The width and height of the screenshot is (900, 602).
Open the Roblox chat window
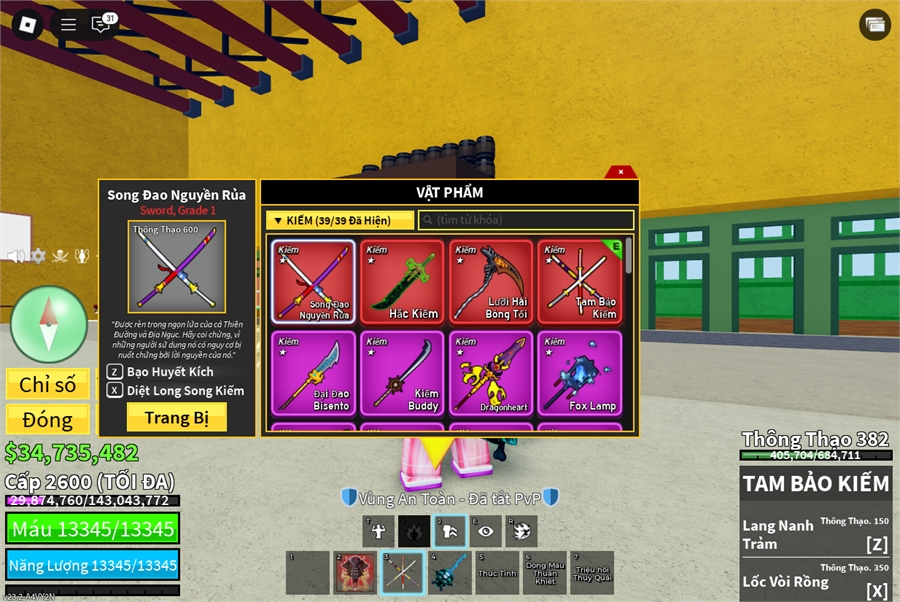[101, 24]
